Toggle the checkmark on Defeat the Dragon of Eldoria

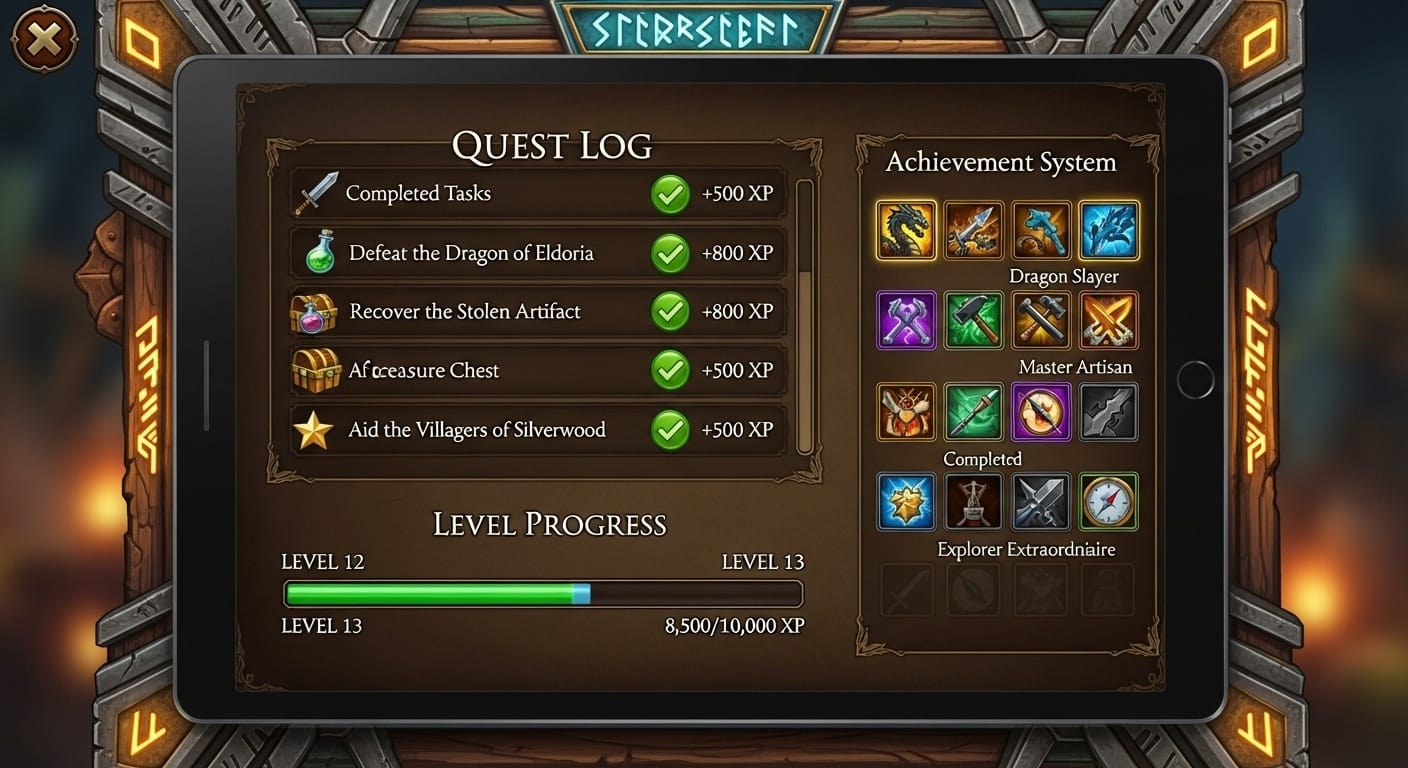pyautogui.click(x=672, y=252)
